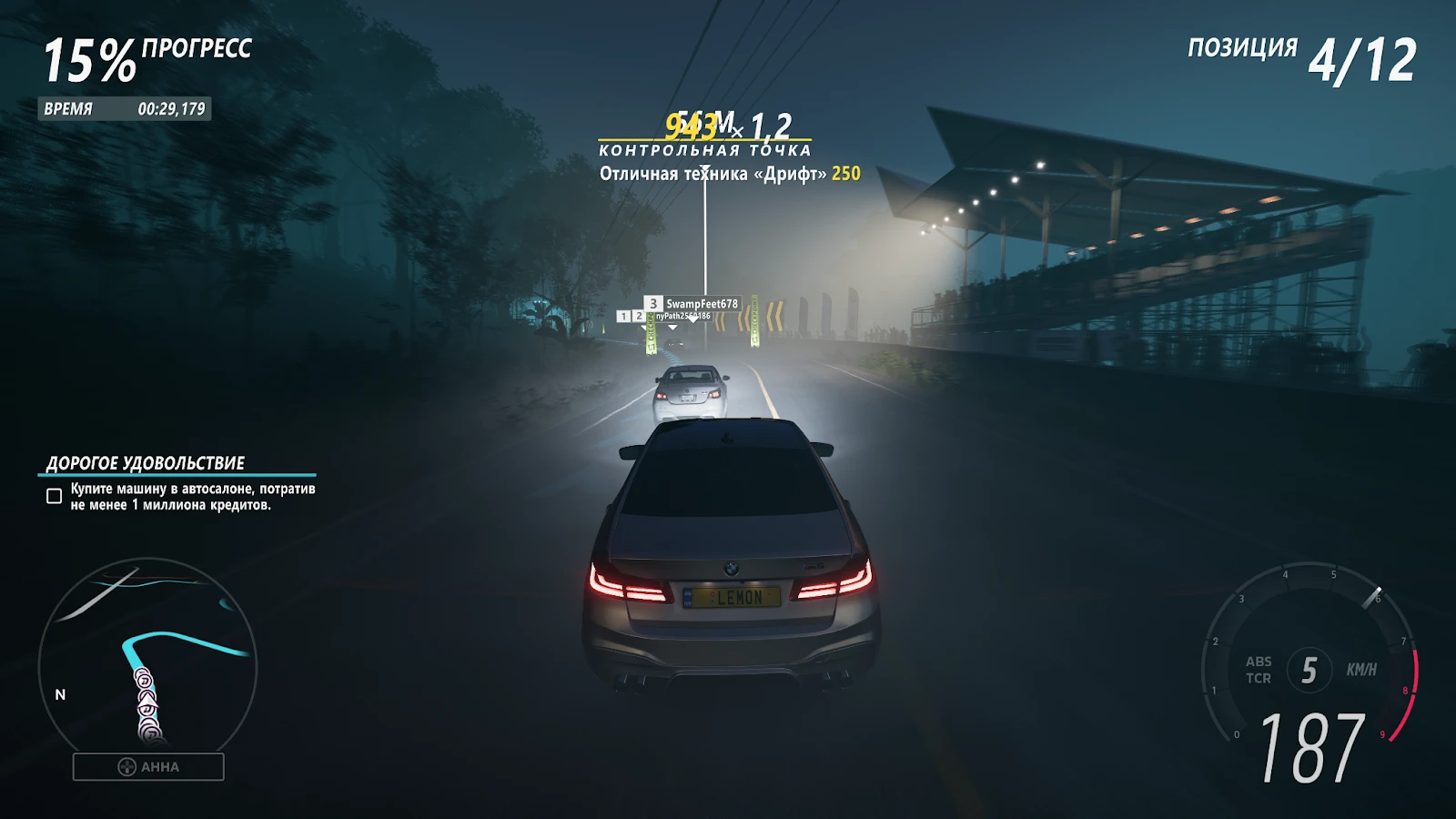Click the SwampFeet678 player nameplate
The width and height of the screenshot is (1456, 819).
coord(701,303)
